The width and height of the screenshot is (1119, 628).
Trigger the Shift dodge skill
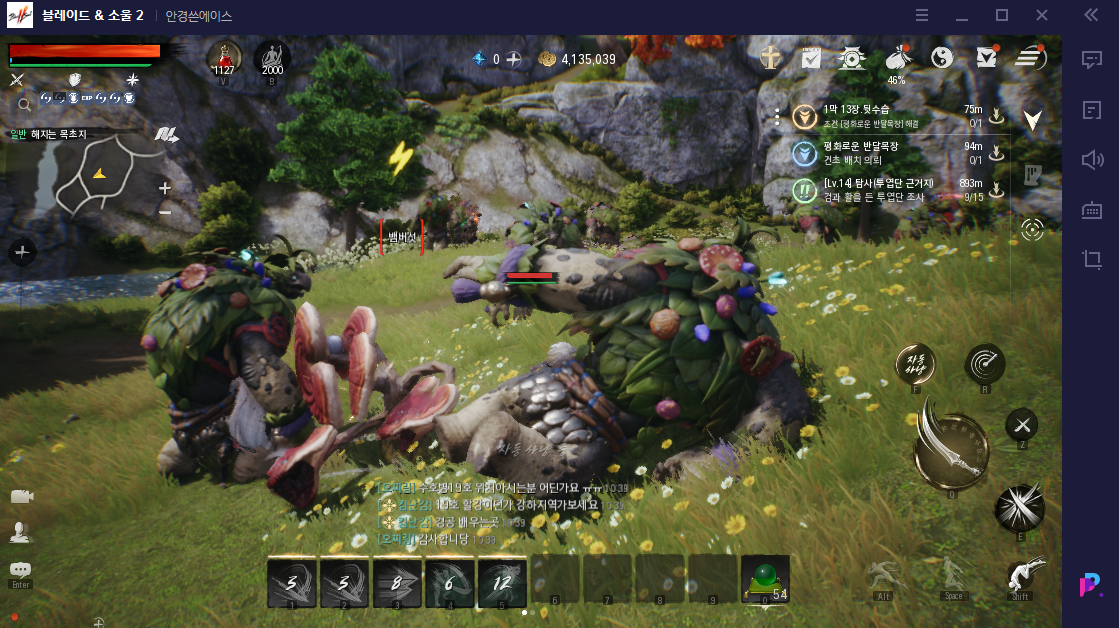coord(1020,576)
